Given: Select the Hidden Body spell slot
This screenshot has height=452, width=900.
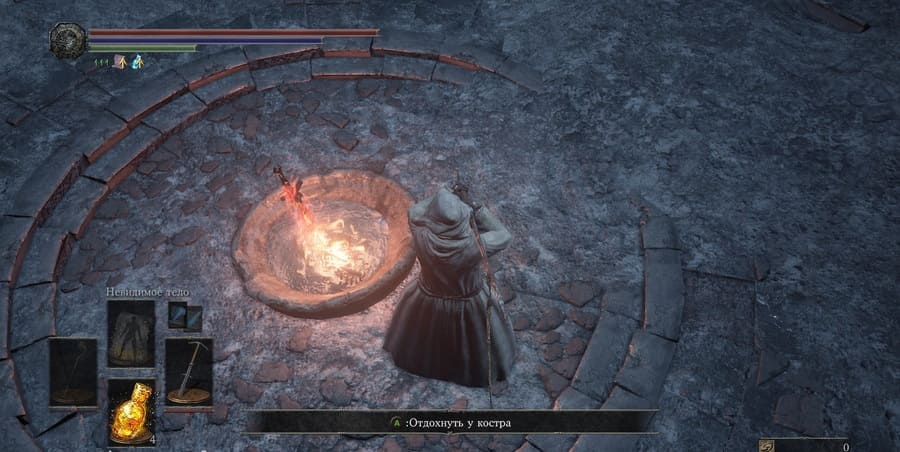Looking at the screenshot, I should pos(131,334).
